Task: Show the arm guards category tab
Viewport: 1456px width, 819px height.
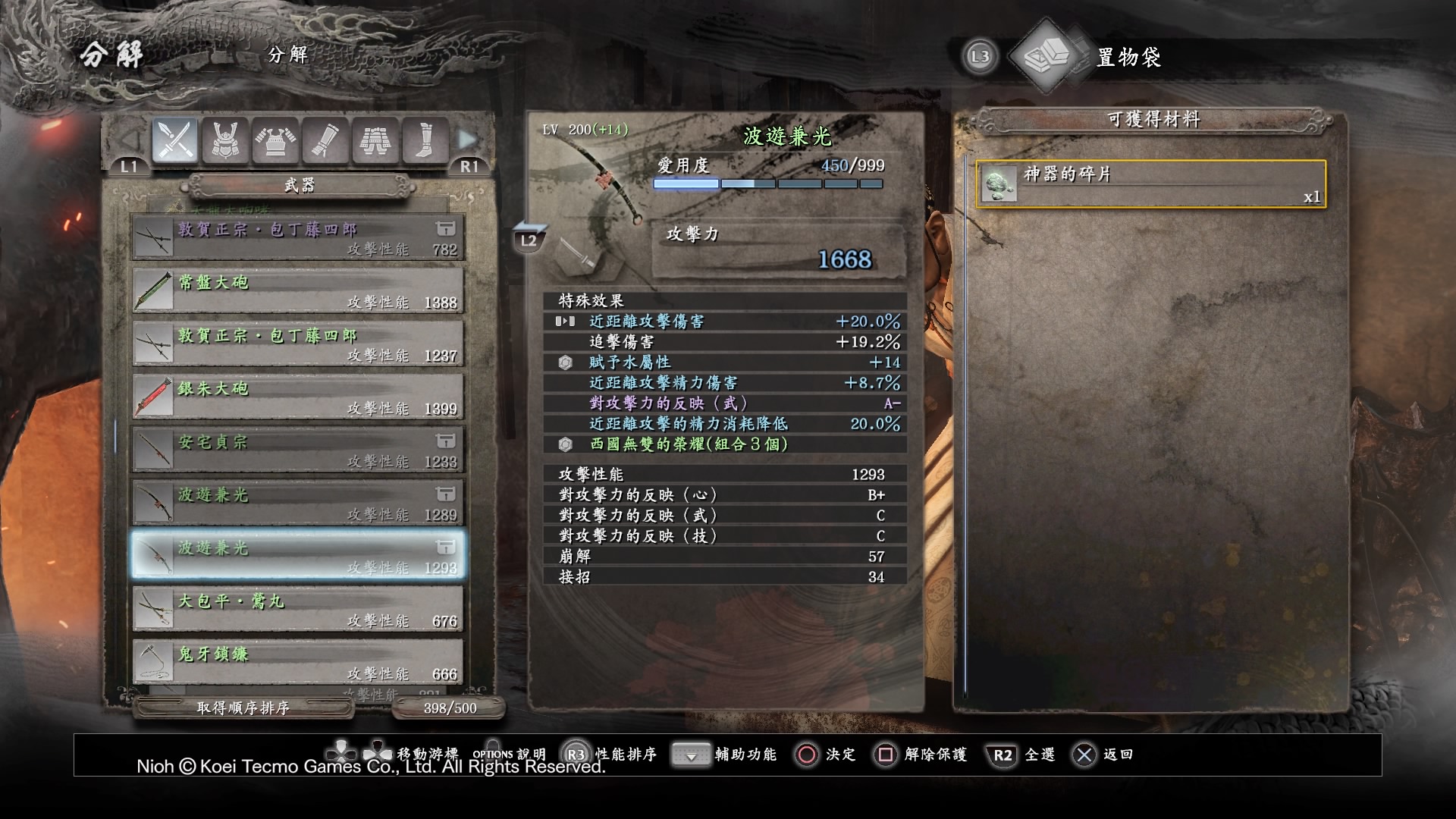Action: 325,140
